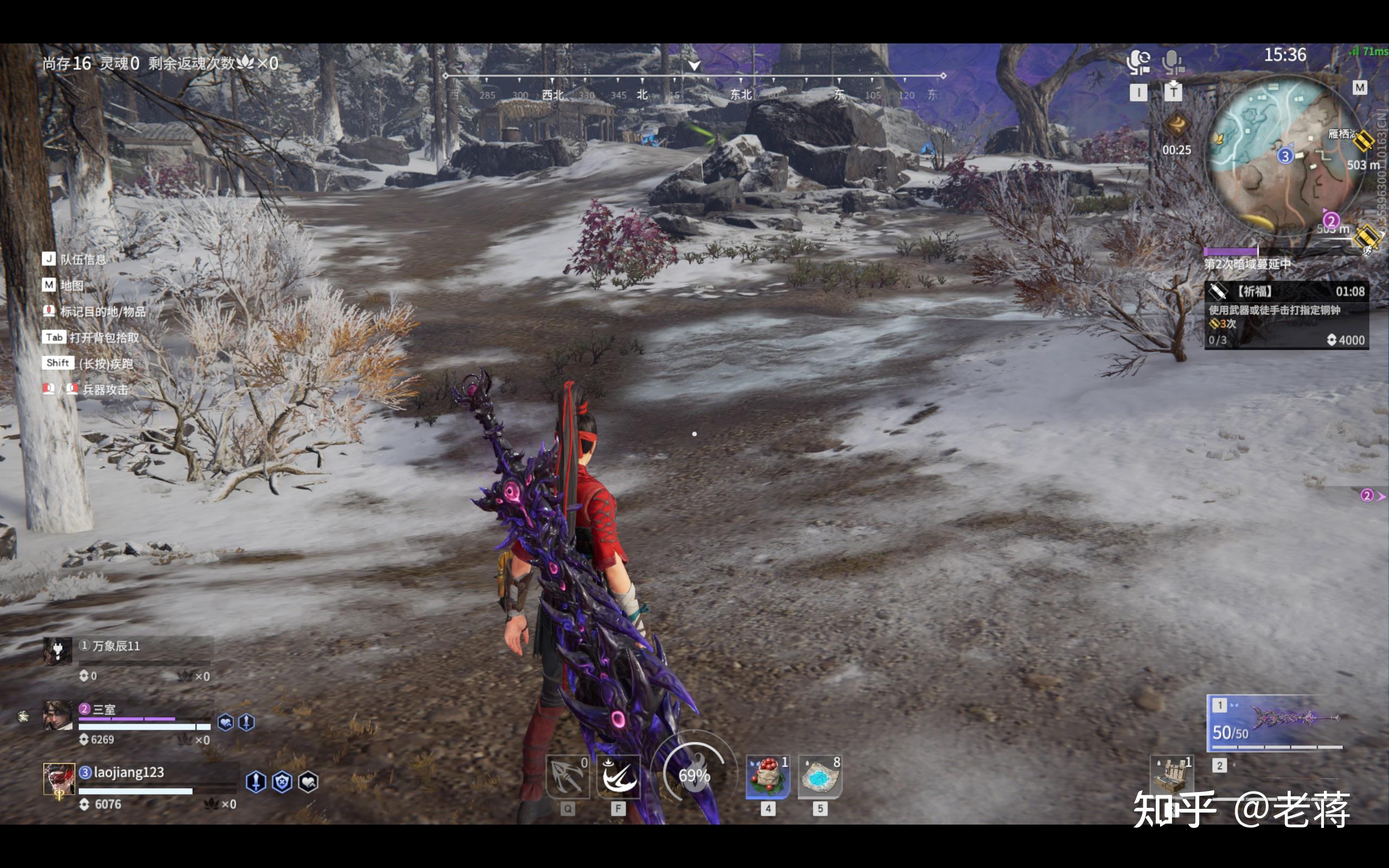The height and width of the screenshot is (868, 1389).
Task: Click laojiang123's player portrait
Action: (59, 779)
